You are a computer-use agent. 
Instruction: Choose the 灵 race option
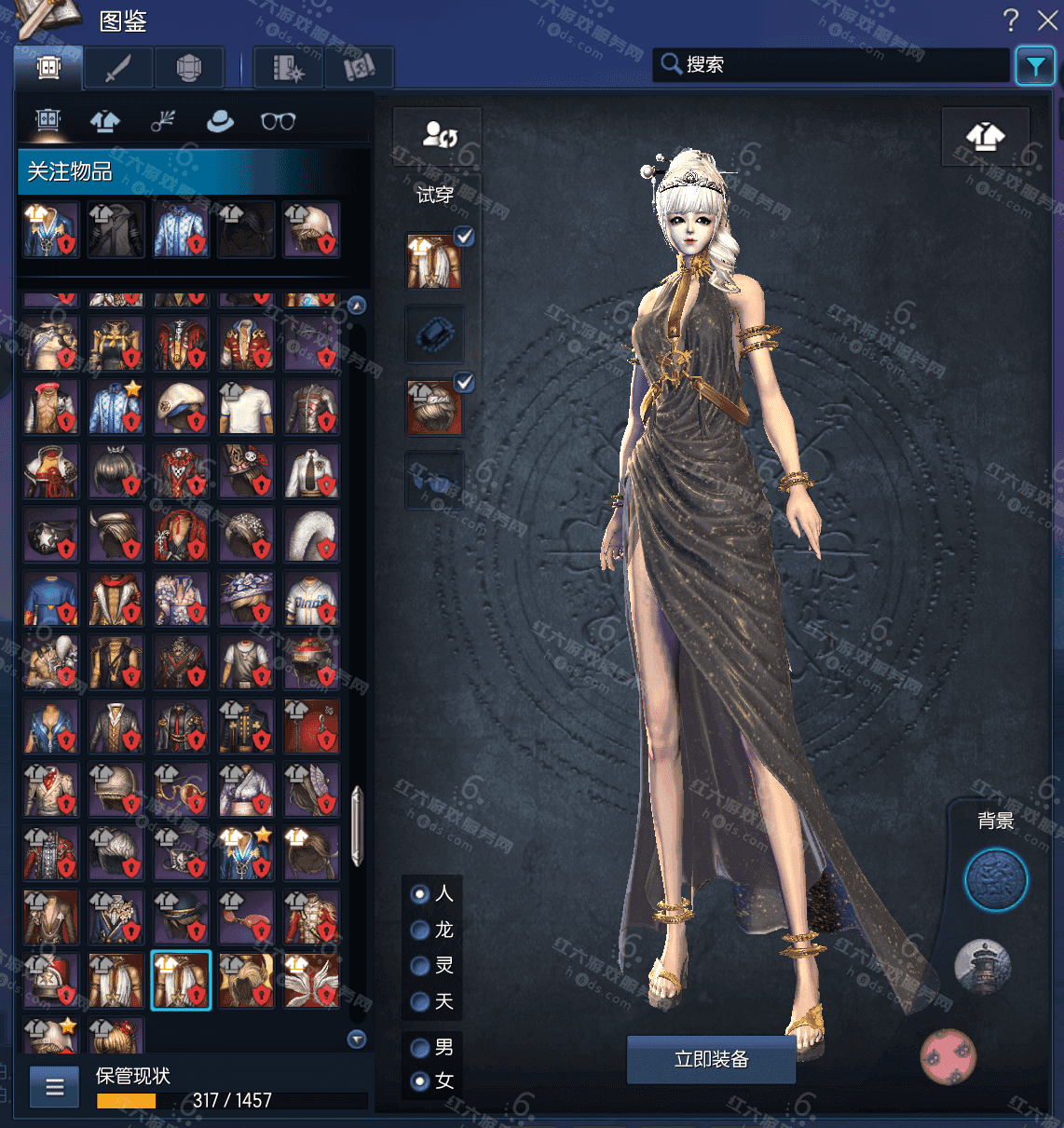click(420, 966)
